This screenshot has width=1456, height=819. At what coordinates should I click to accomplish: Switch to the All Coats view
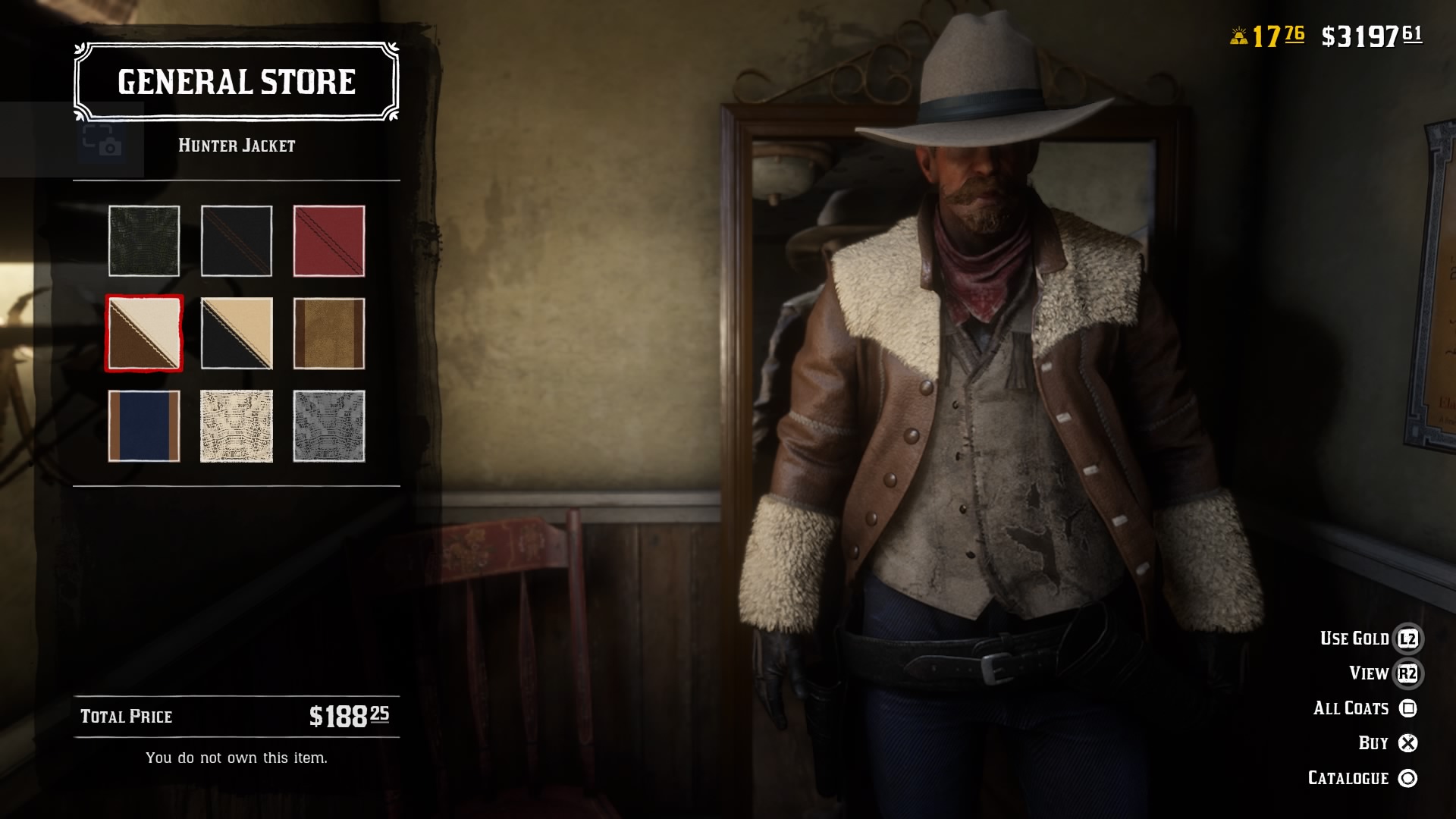[x=1351, y=708]
